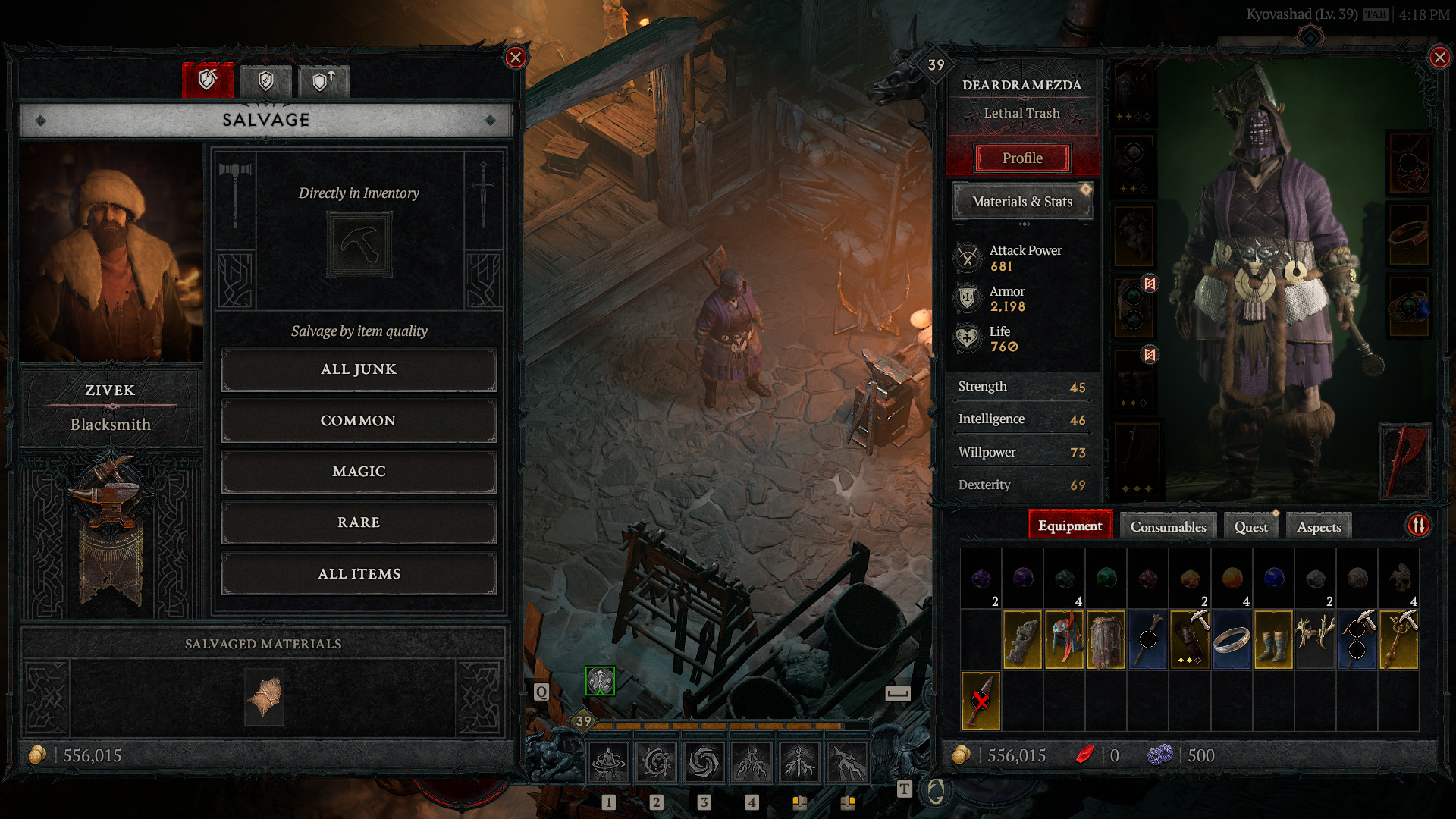The width and height of the screenshot is (1456, 819).
Task: Activate the pickaxe salvage-in-inventory slot
Action: (x=359, y=244)
